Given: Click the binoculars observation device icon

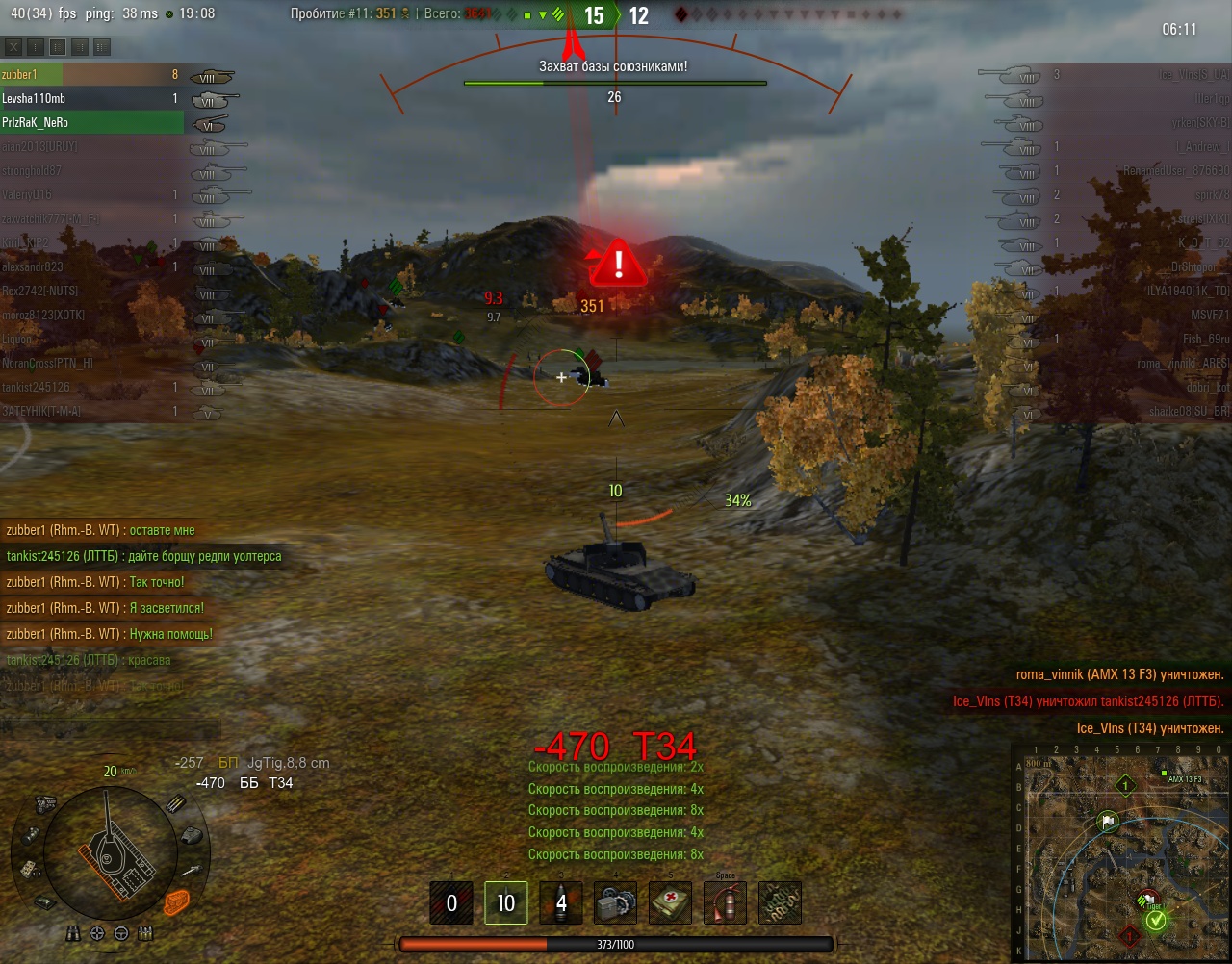Looking at the screenshot, I should pyautogui.click(x=74, y=933).
